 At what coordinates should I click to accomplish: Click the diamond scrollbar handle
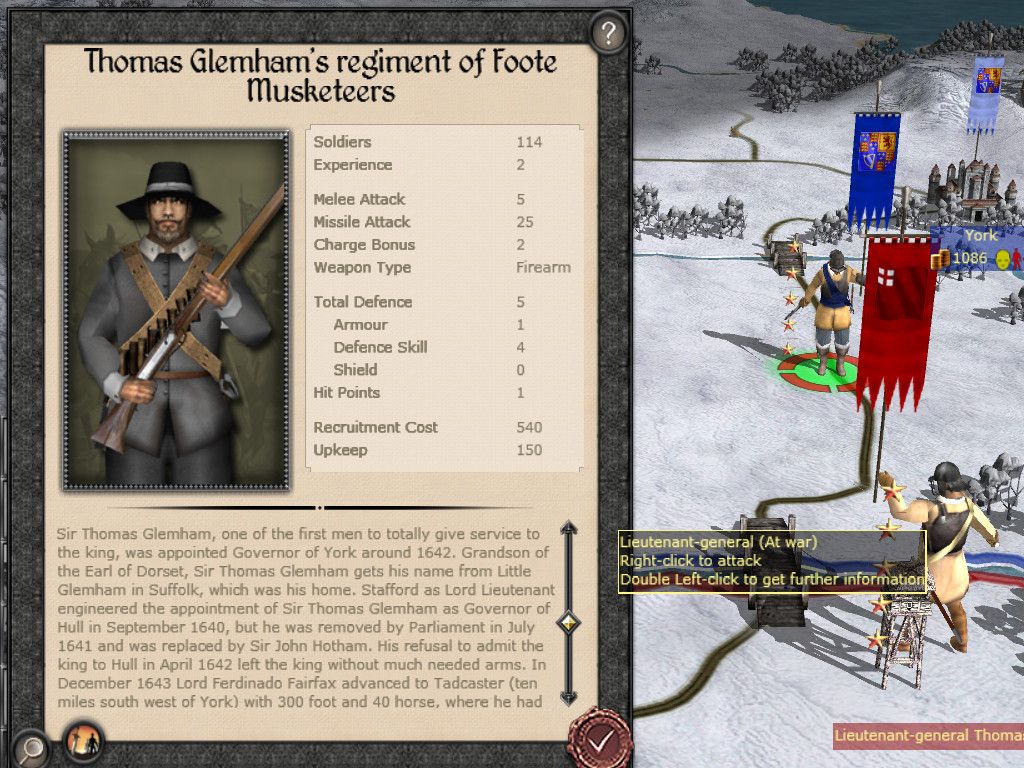point(569,623)
